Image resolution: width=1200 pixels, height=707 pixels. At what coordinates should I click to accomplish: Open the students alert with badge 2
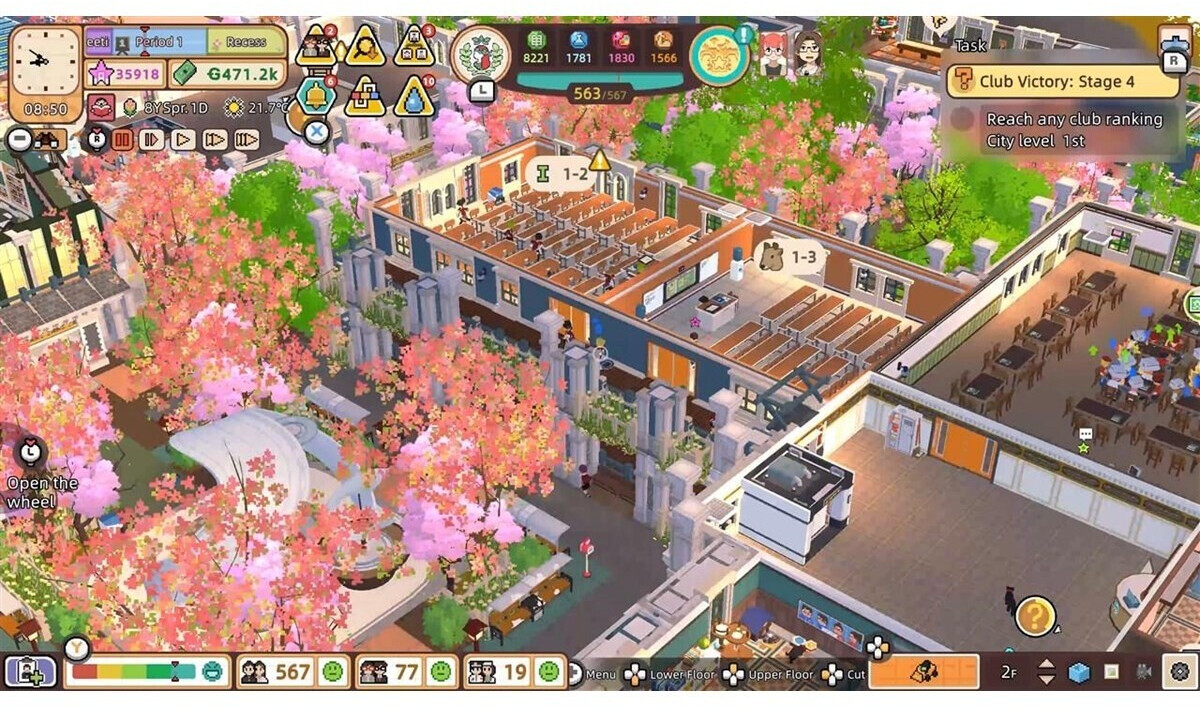pos(317,45)
